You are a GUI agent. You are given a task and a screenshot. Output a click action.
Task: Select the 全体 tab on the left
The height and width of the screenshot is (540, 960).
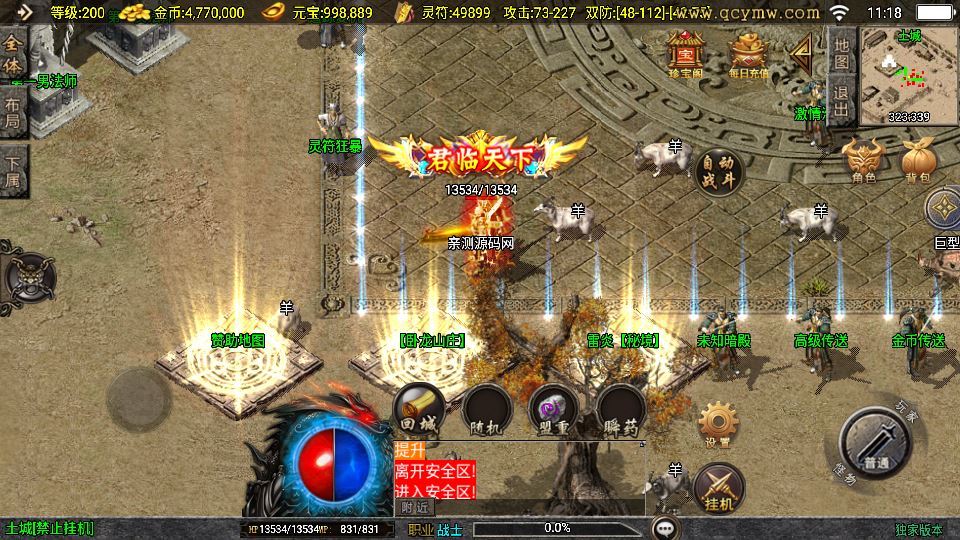pos(13,51)
